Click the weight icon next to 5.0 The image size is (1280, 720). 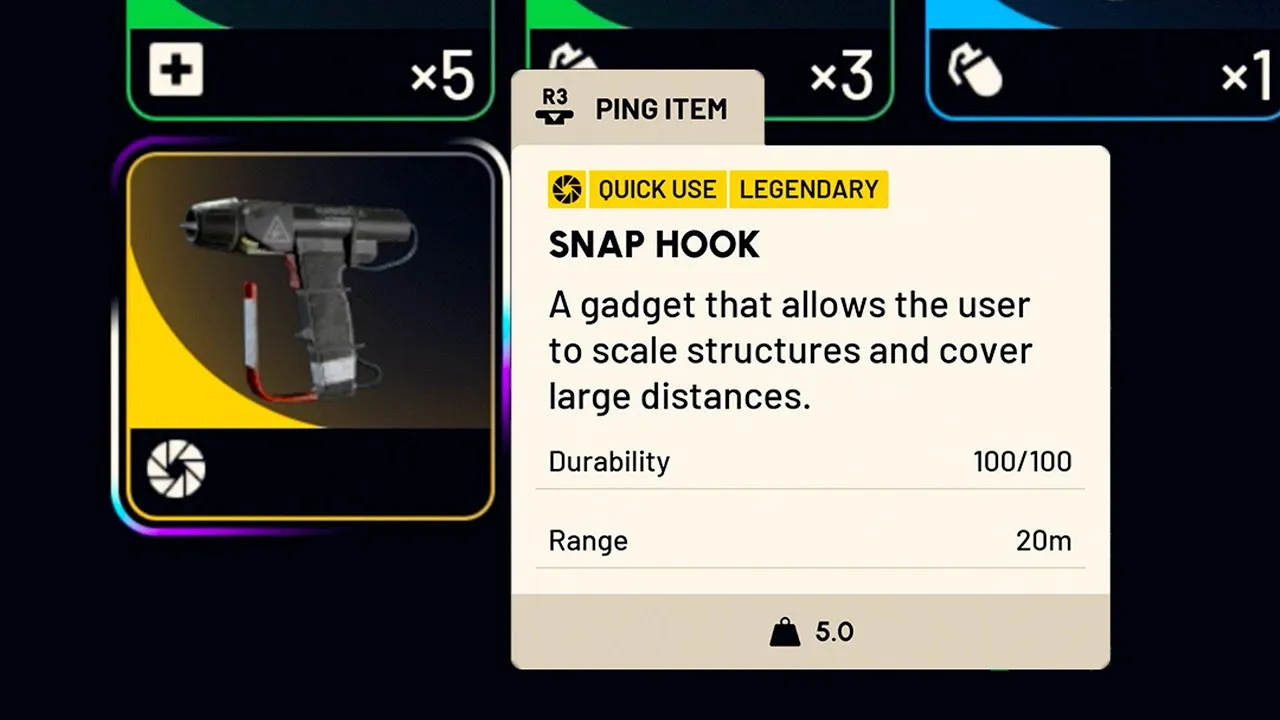pos(783,631)
